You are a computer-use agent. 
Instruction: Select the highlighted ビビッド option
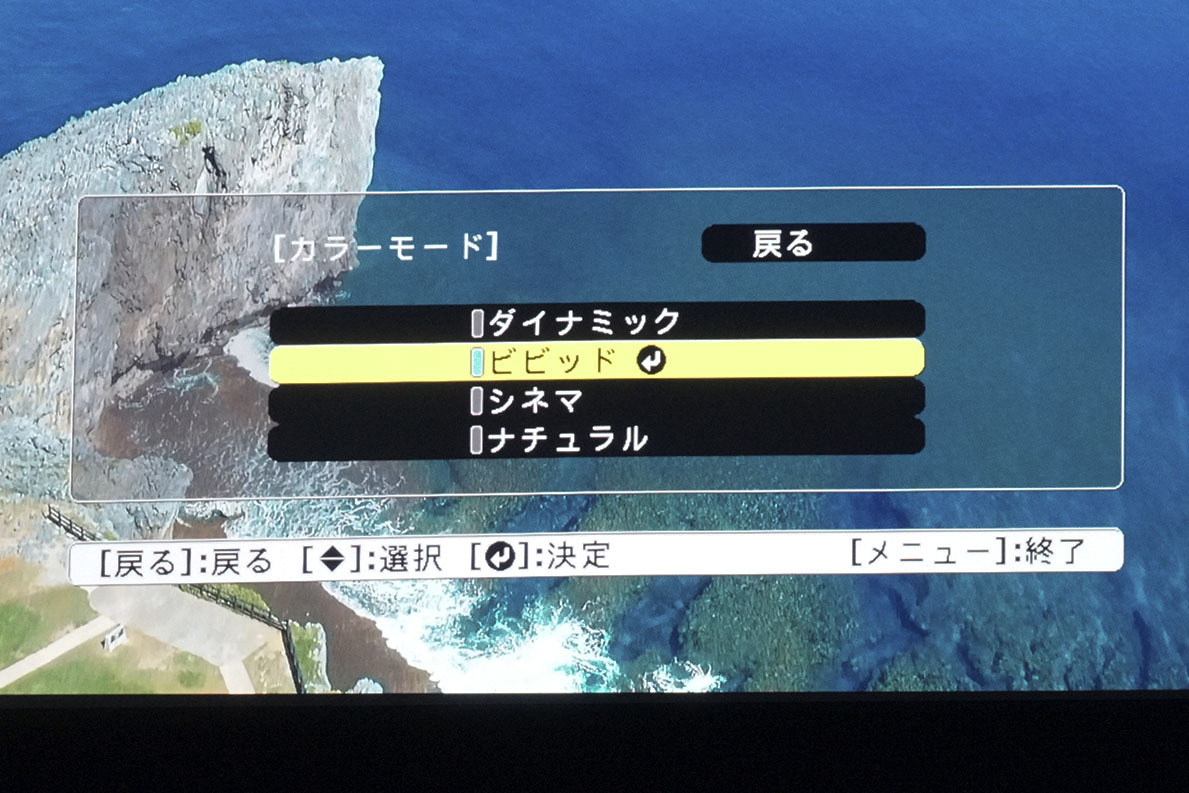596,361
